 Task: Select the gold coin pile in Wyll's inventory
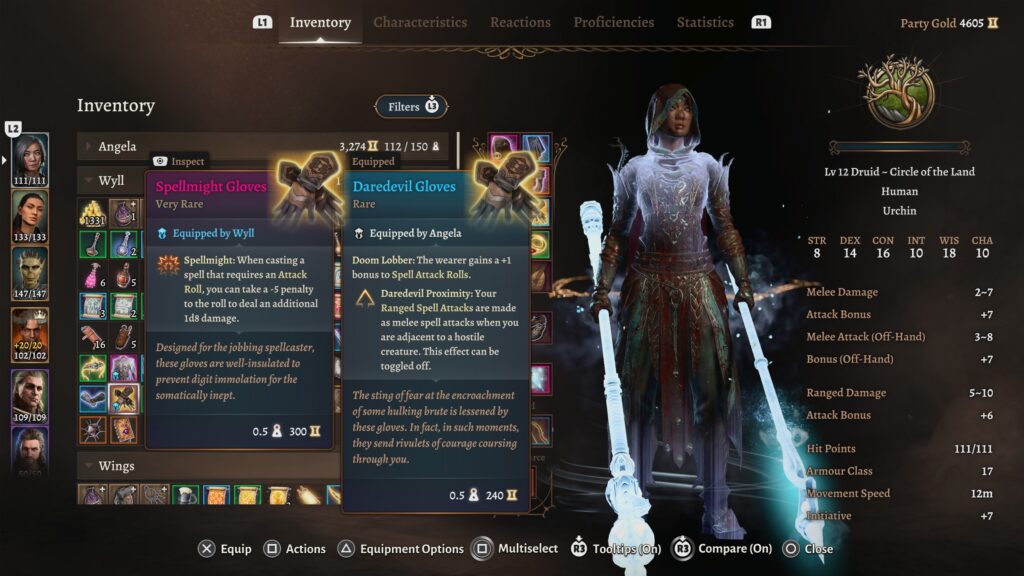[93, 213]
